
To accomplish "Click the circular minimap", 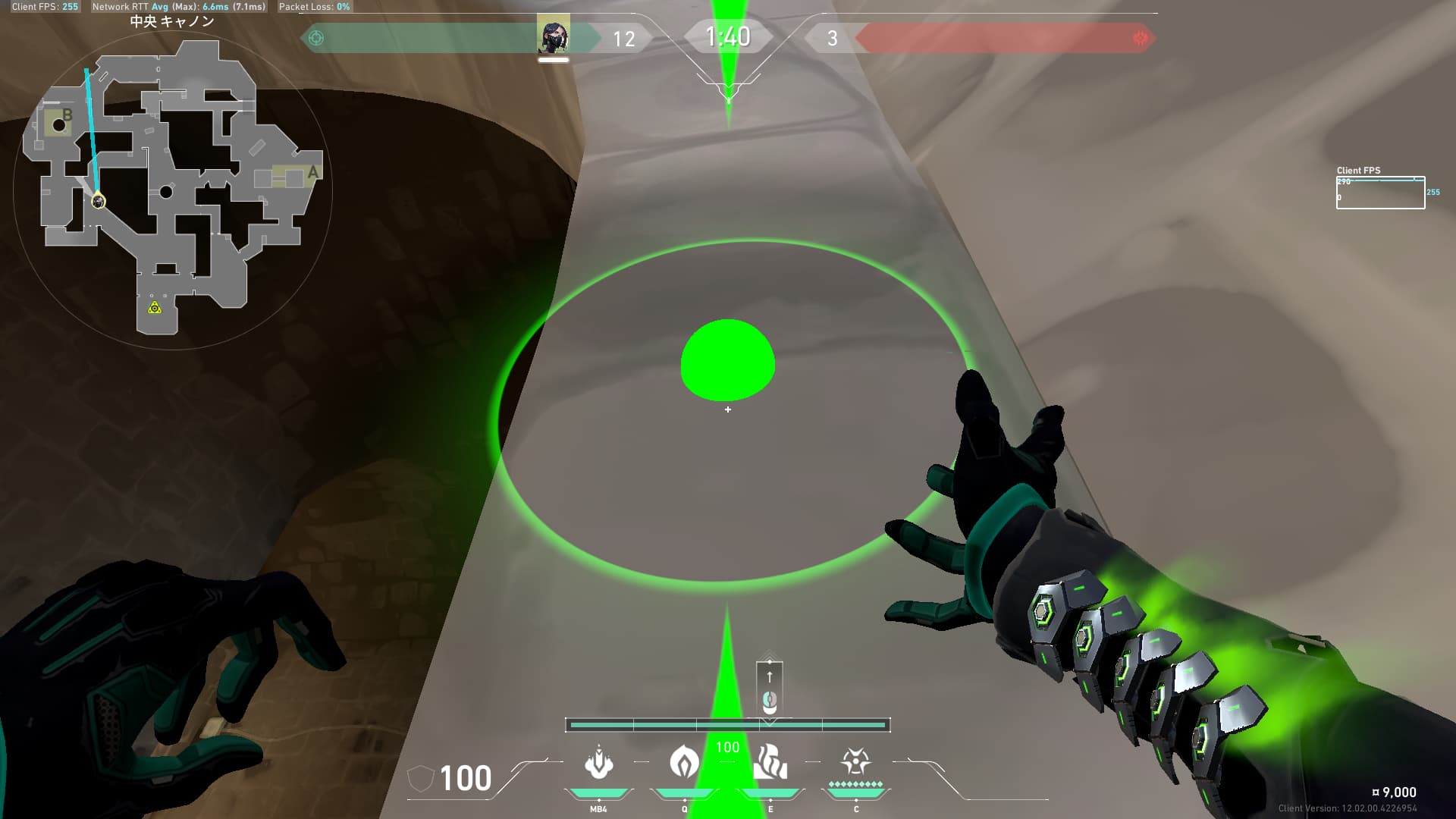I will [x=173, y=190].
